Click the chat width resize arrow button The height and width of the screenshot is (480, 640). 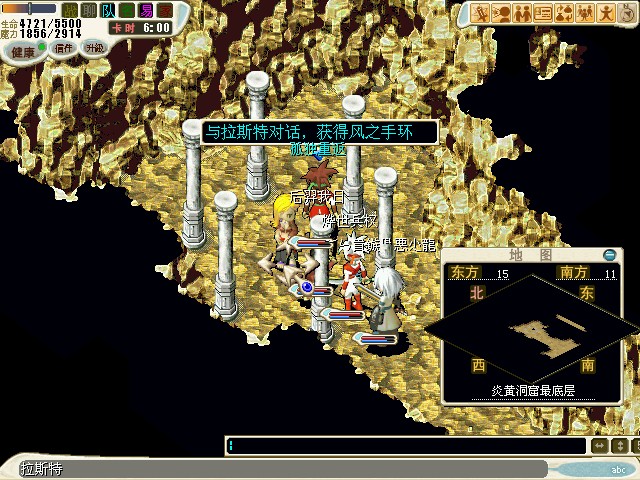(599, 446)
